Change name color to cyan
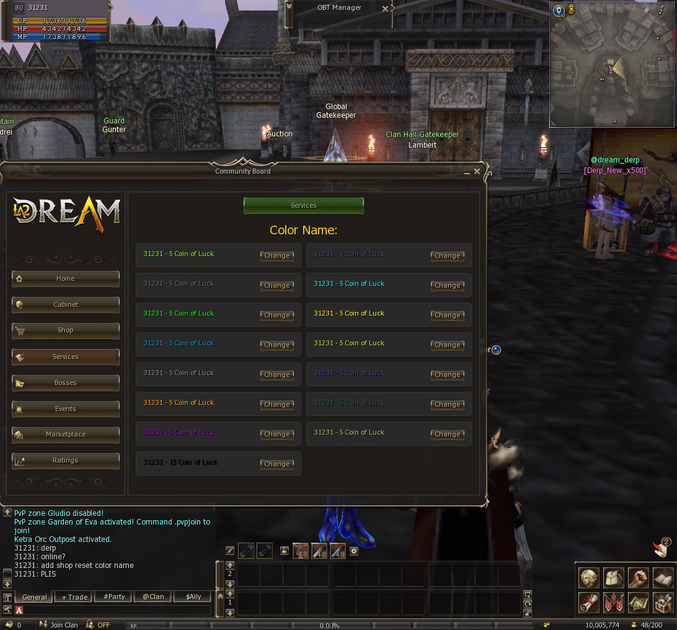The height and width of the screenshot is (630, 677). coord(447,285)
